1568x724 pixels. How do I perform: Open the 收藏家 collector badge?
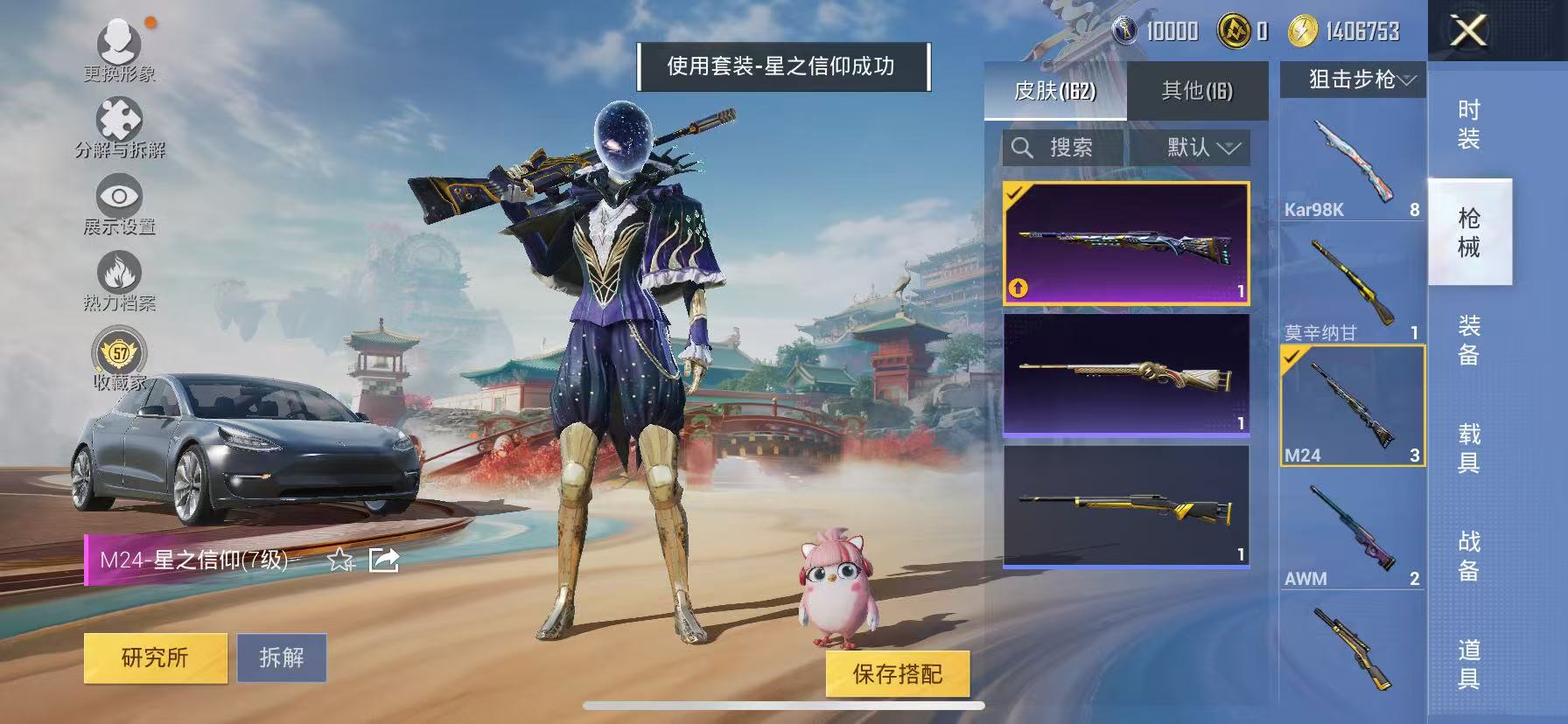pyautogui.click(x=121, y=354)
